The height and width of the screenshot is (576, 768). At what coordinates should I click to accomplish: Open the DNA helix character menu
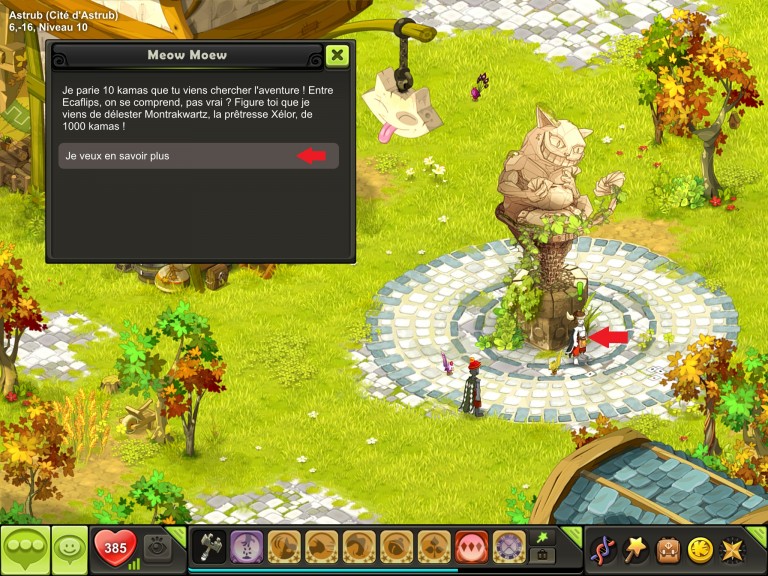(603, 549)
